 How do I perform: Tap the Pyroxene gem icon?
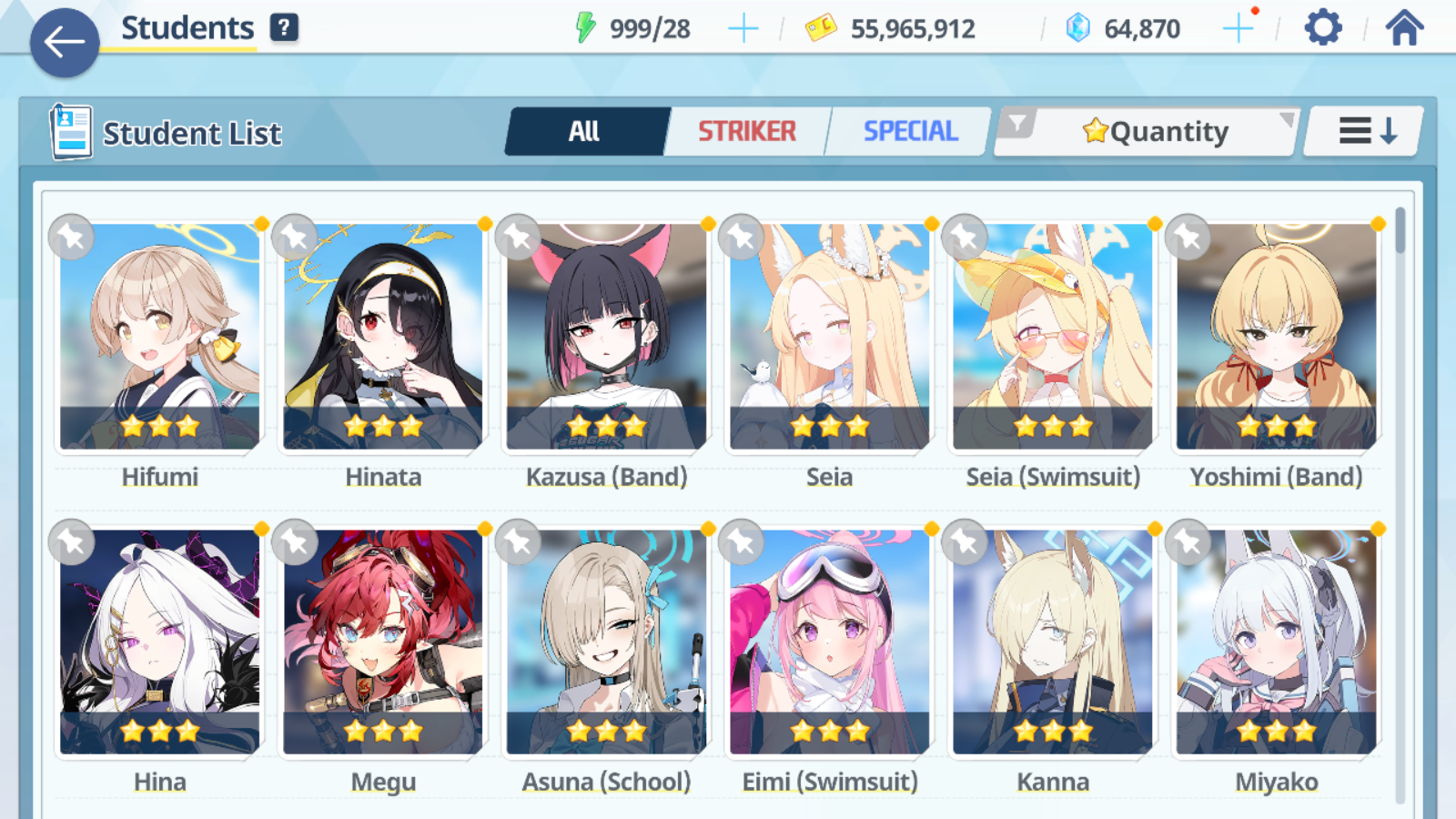pyautogui.click(x=1077, y=27)
